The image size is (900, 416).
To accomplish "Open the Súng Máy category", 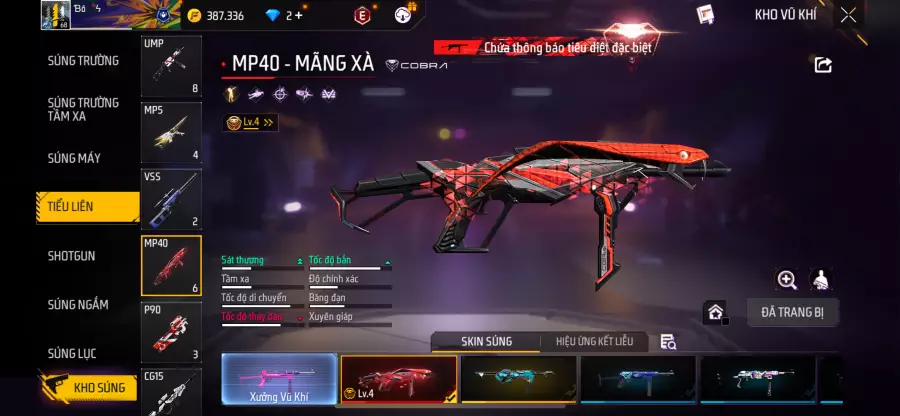I will click(75, 158).
